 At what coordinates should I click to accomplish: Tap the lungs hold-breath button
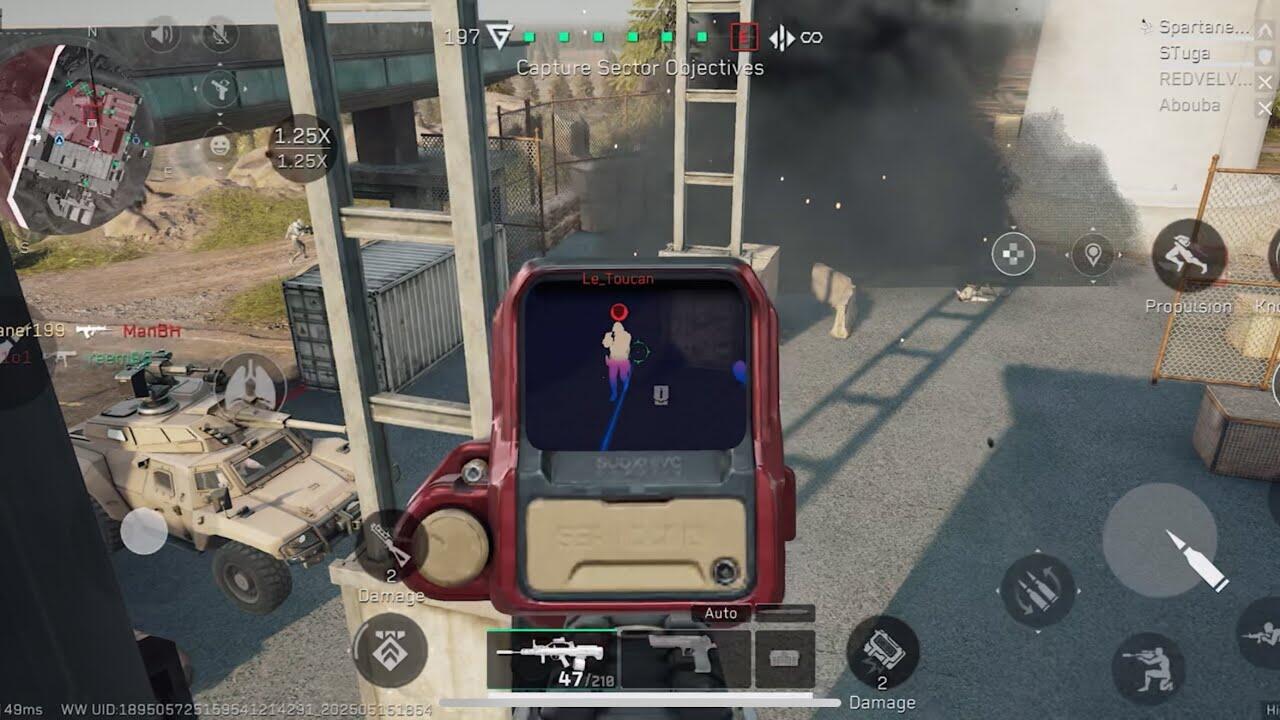click(x=251, y=383)
